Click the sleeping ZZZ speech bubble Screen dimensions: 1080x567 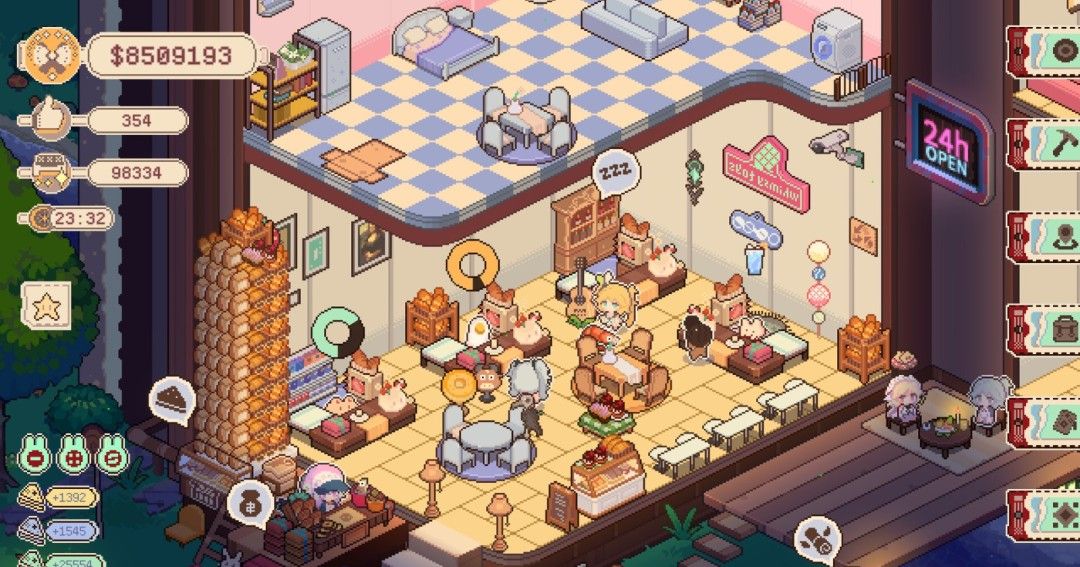612,171
